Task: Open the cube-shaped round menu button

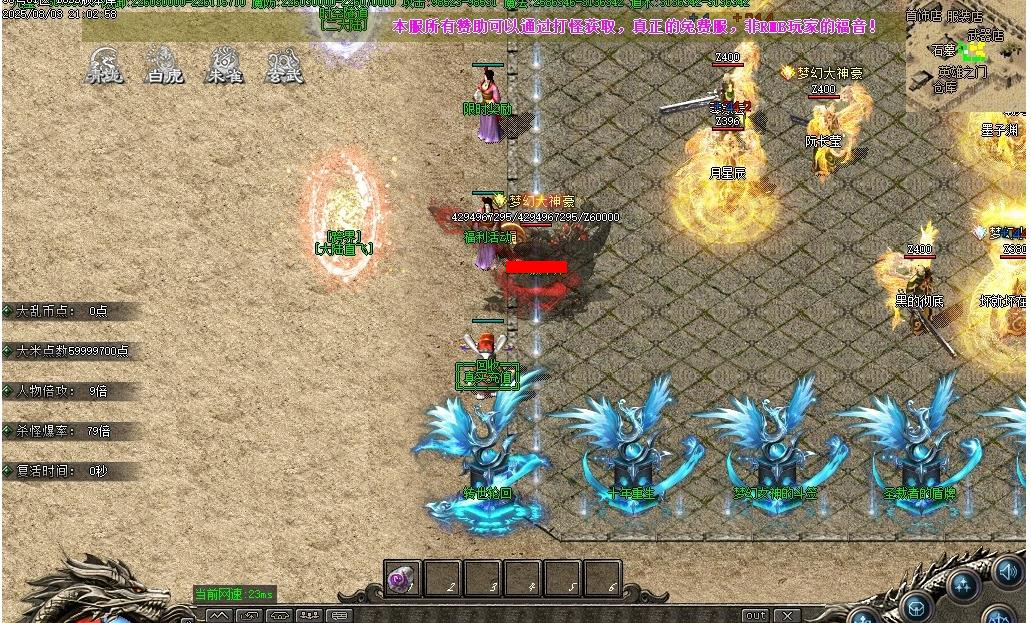Action: tap(916, 607)
